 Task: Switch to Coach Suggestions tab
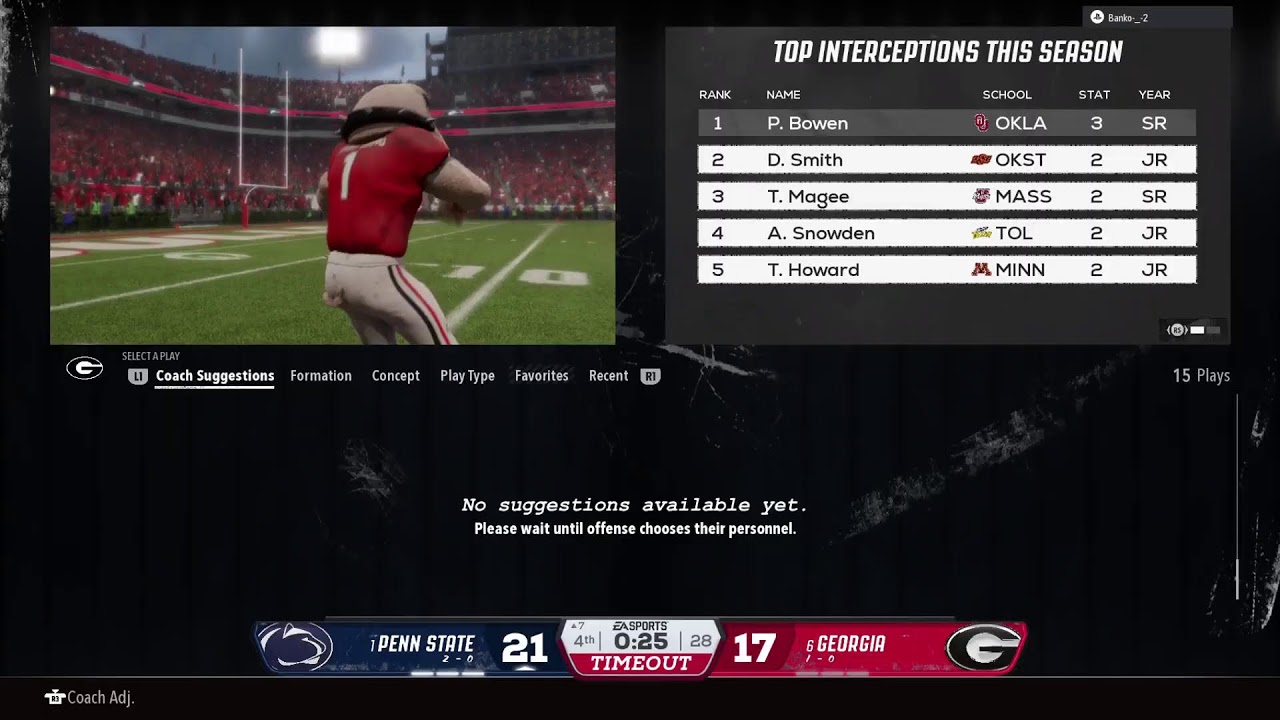pos(214,376)
